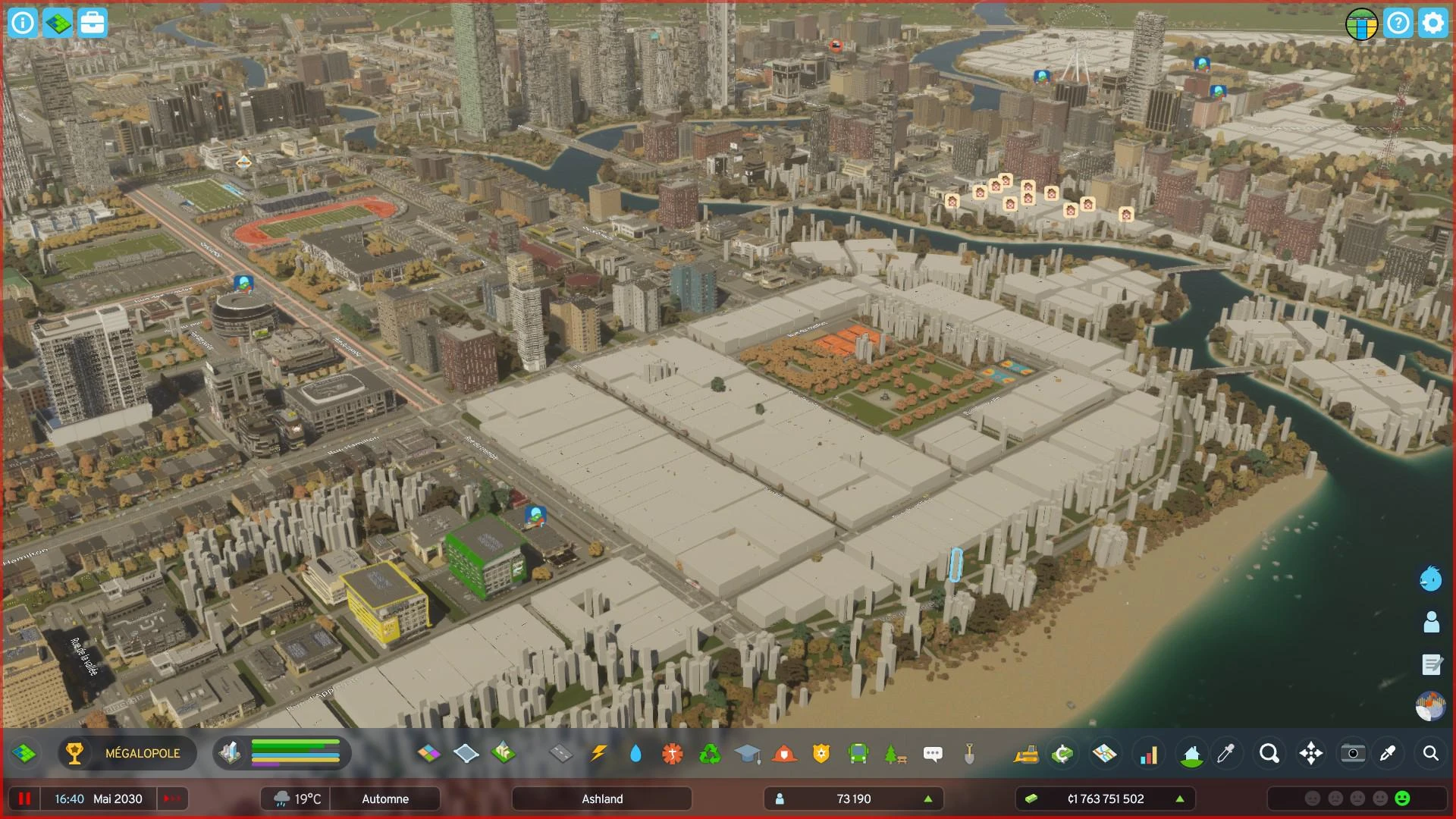Open the Healthcare services menu

672,754
